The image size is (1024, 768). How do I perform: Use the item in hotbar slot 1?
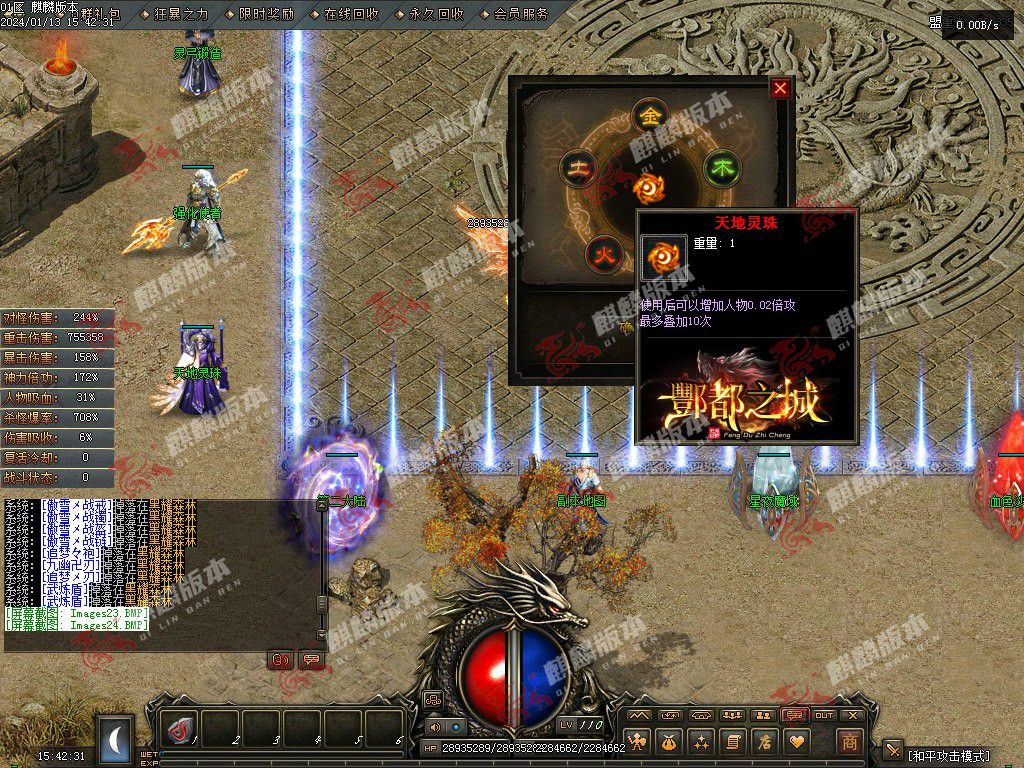(x=180, y=729)
